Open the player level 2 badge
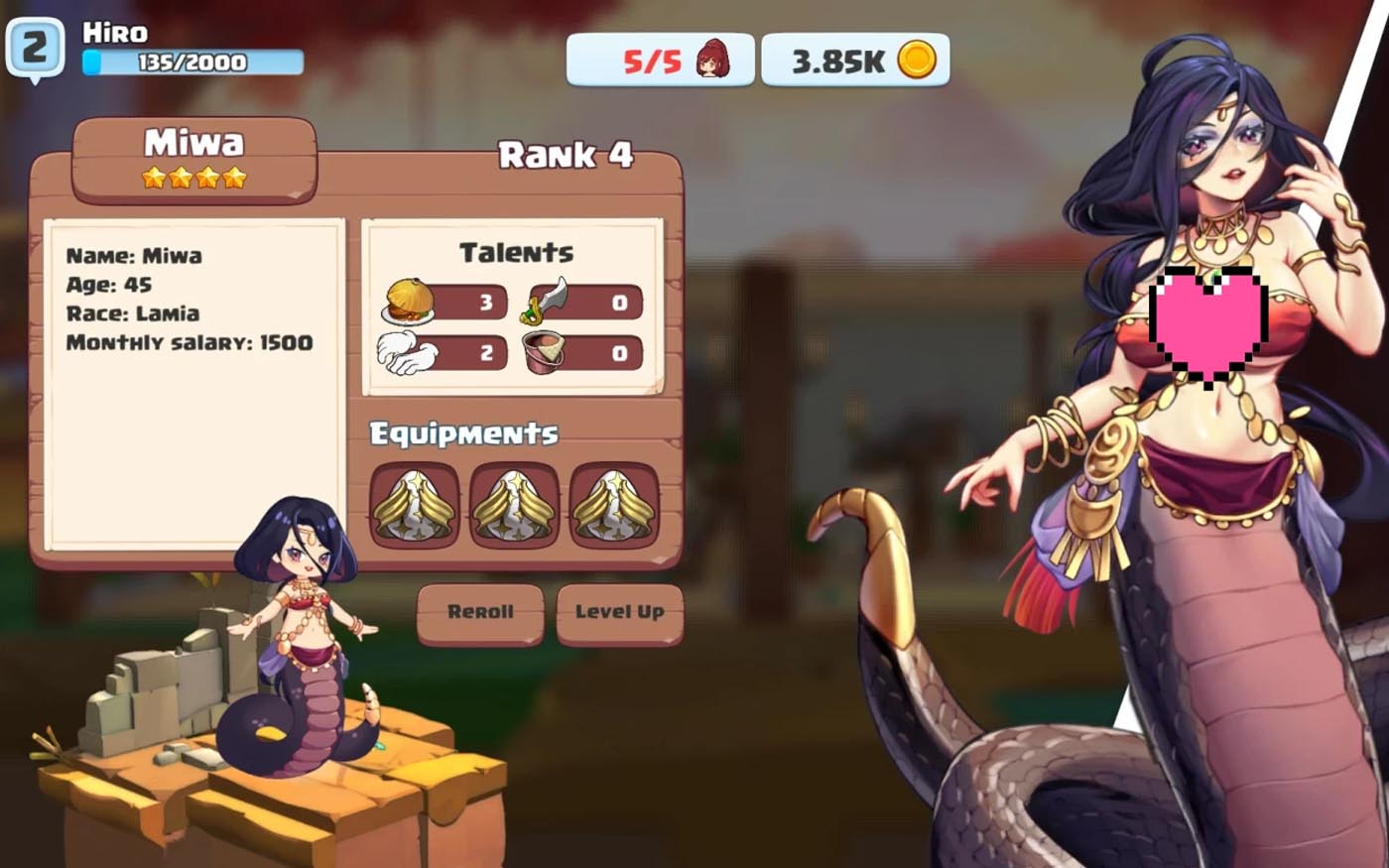 pyautogui.click(x=35, y=48)
